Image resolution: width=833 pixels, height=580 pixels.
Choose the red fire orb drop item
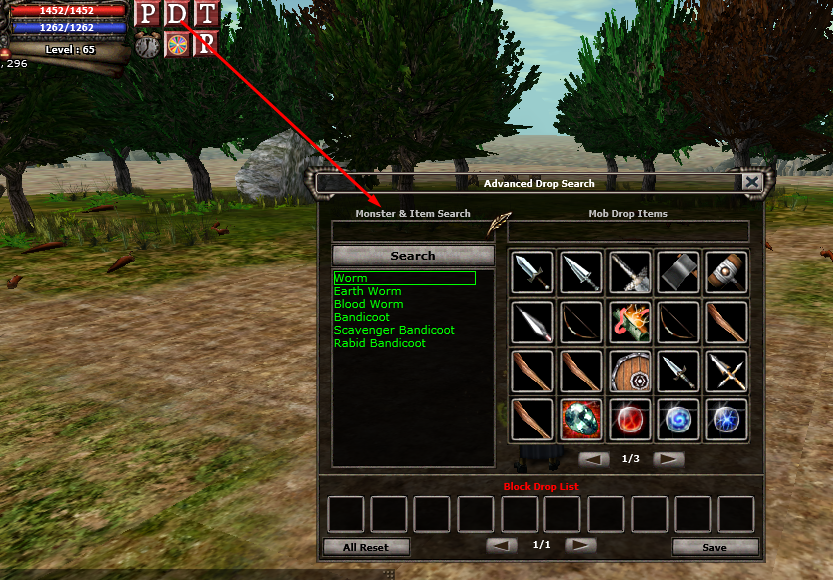pyautogui.click(x=630, y=419)
